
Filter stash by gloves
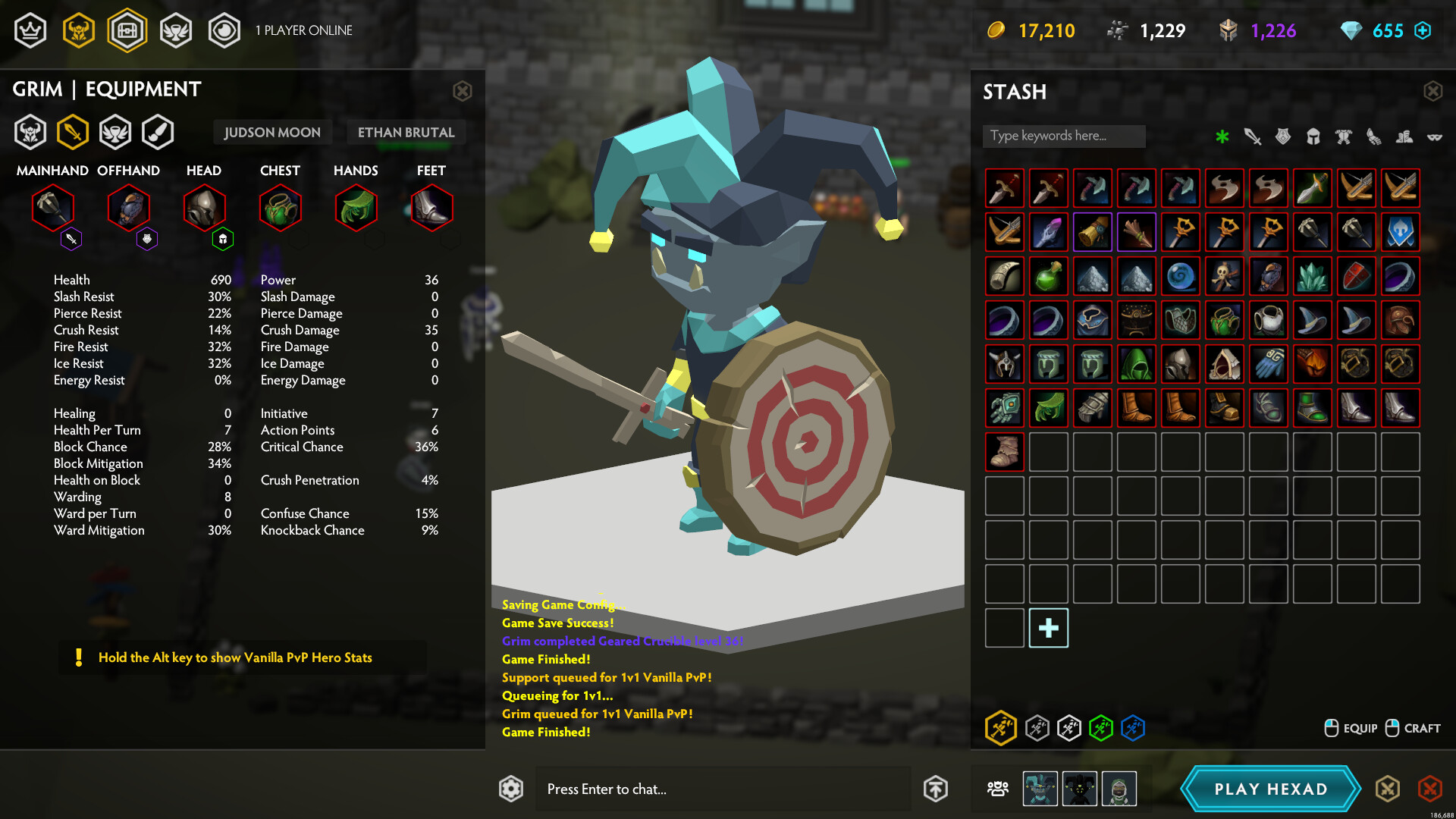tap(1373, 137)
